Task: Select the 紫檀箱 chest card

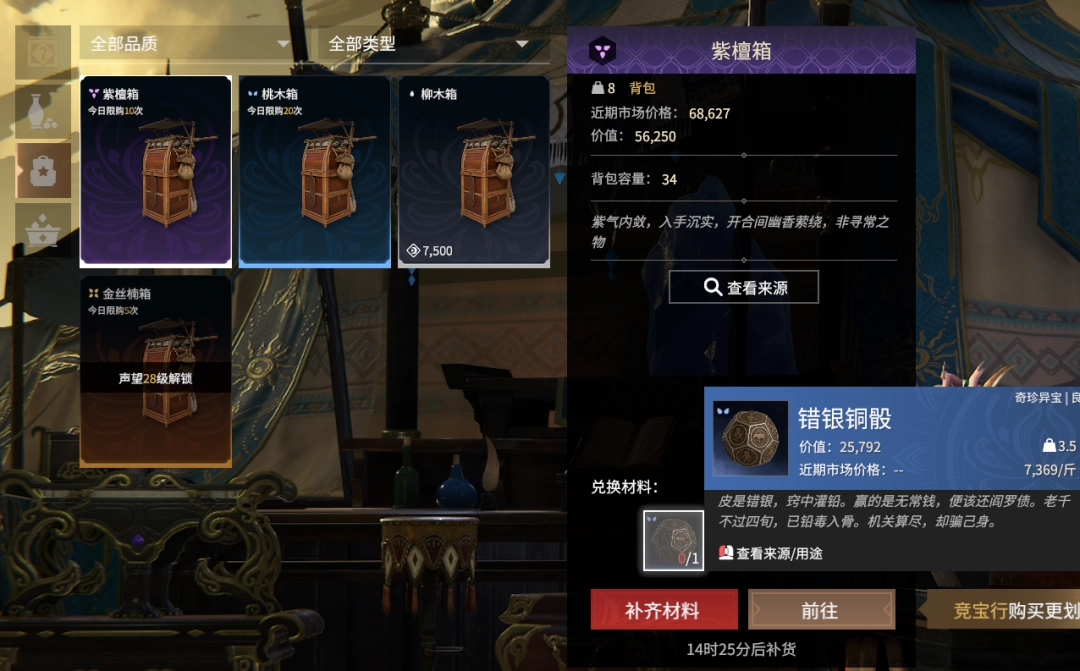Action: click(156, 171)
